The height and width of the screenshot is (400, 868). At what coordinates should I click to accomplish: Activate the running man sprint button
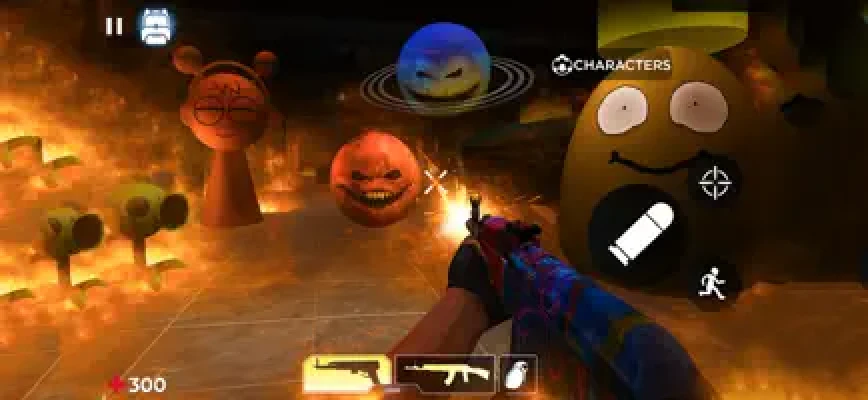[711, 283]
